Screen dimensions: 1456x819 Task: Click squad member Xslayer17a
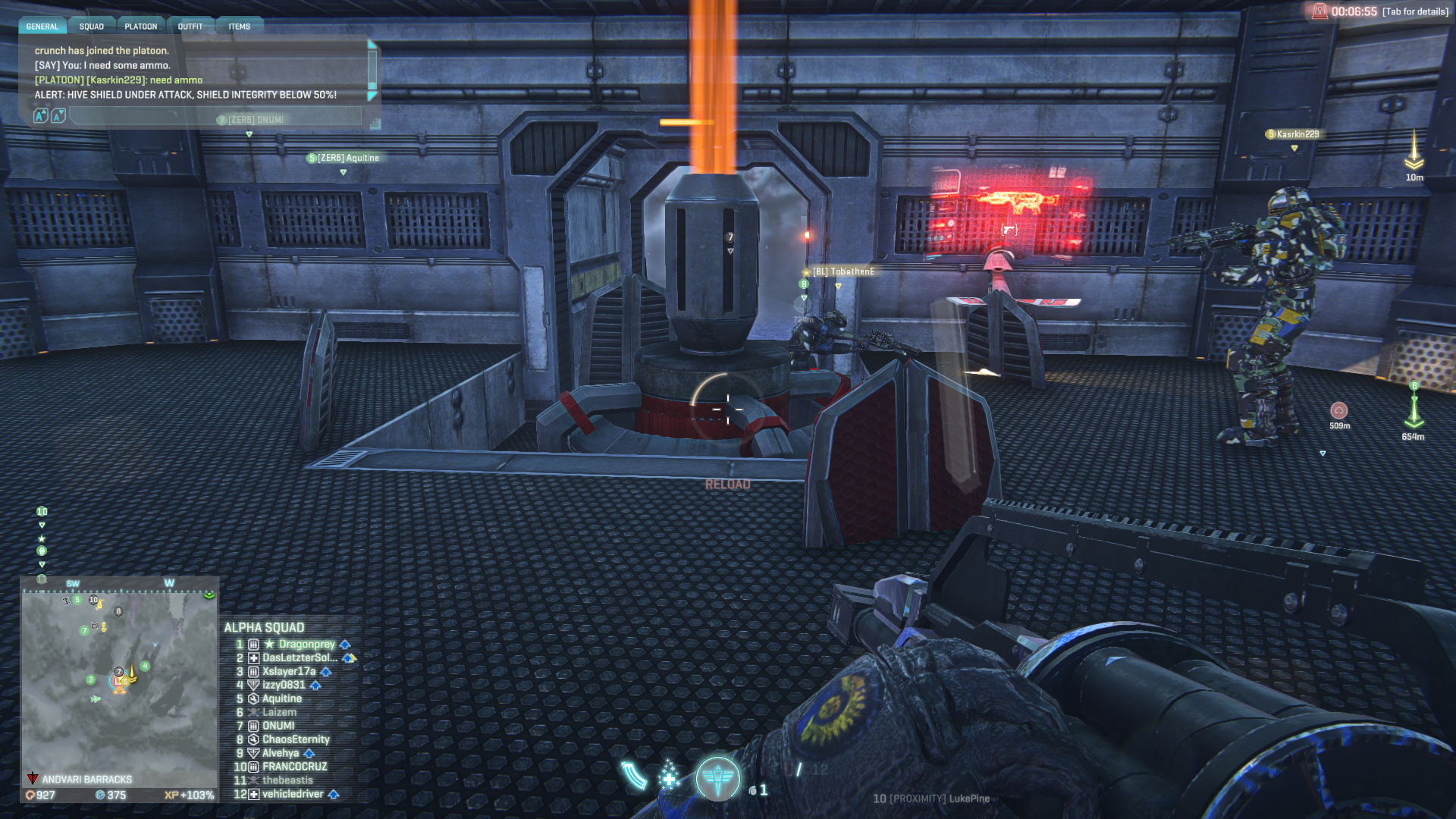288,672
